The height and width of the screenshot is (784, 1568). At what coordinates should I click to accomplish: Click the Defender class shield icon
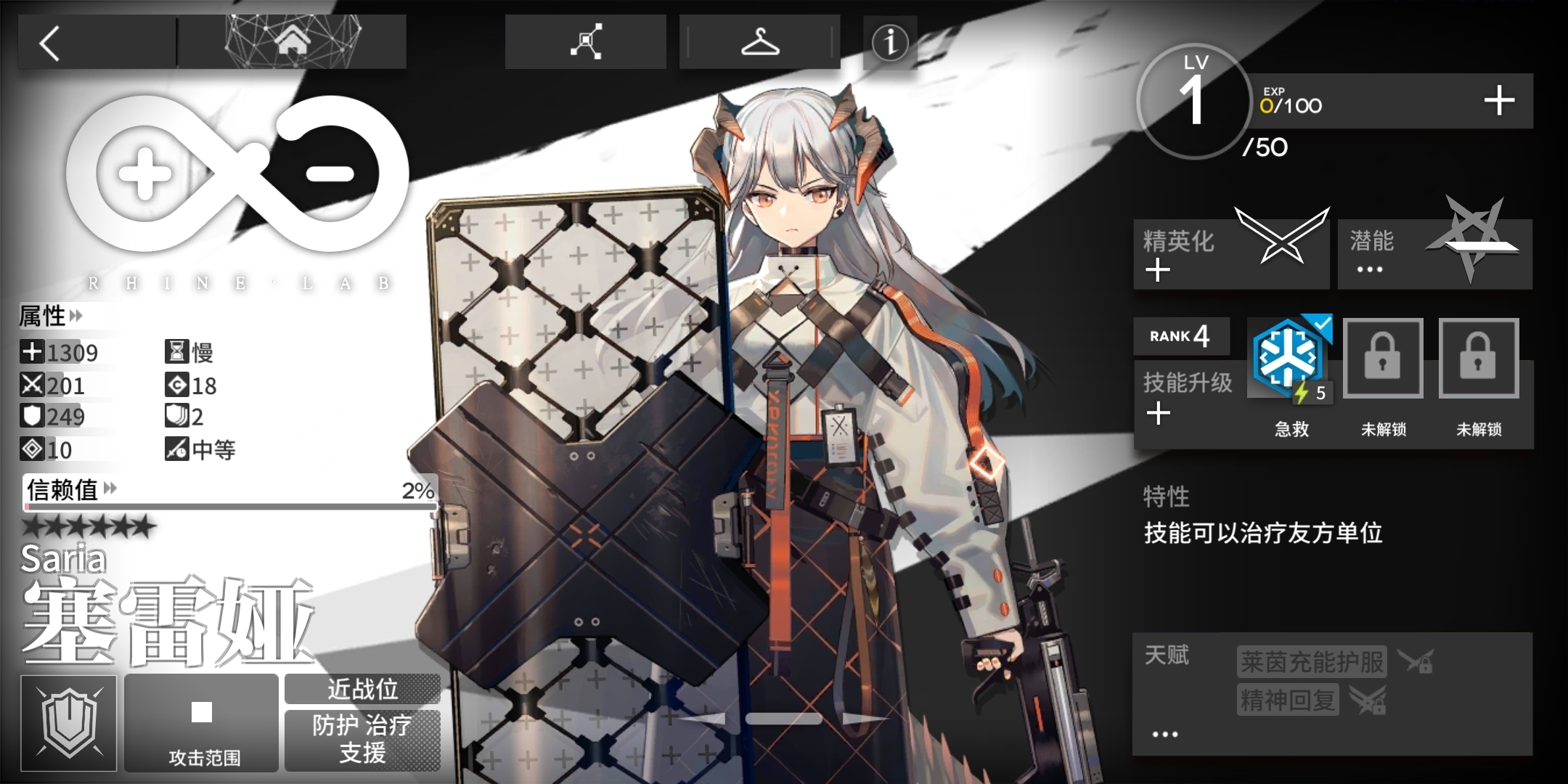(69, 722)
